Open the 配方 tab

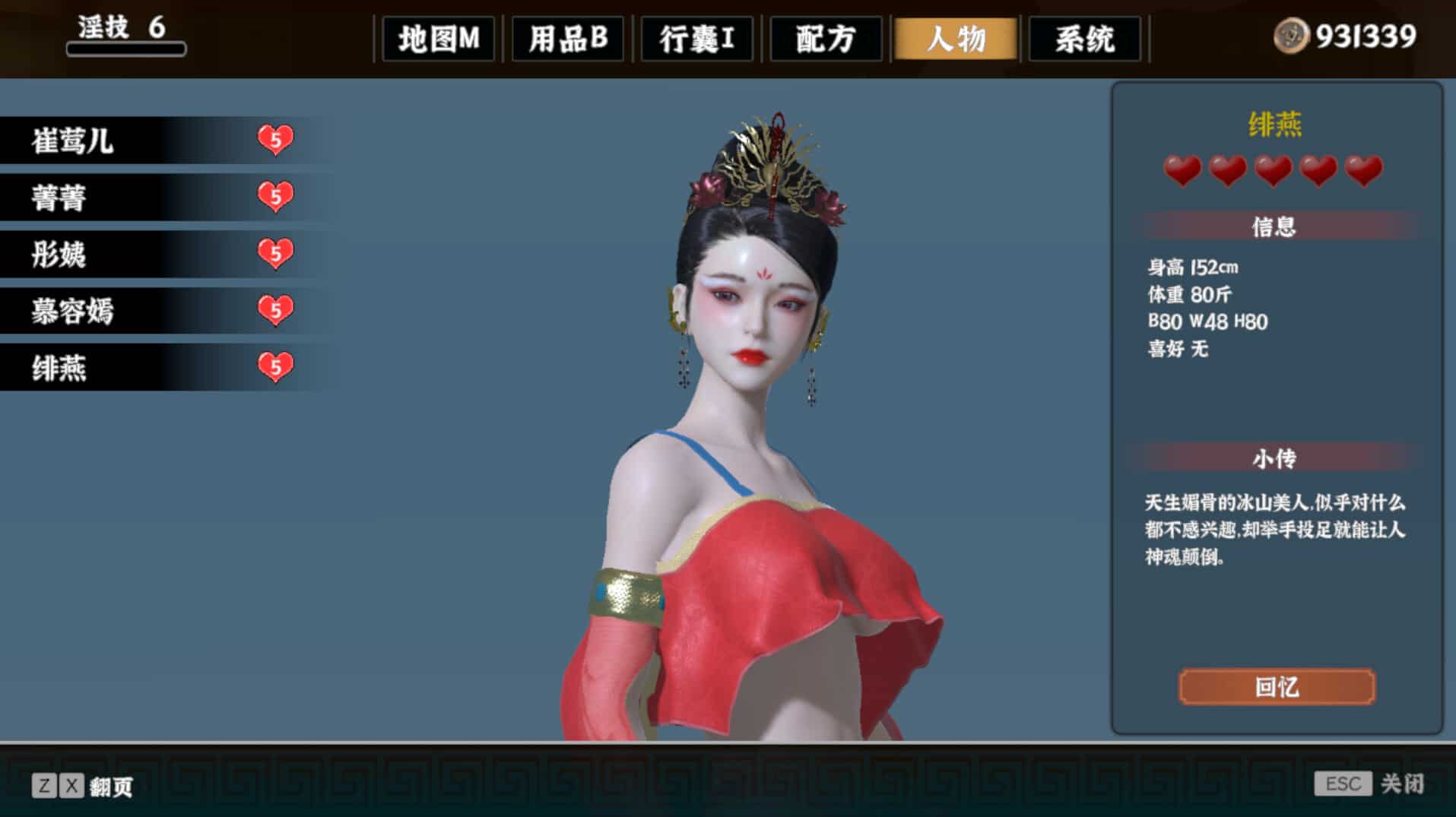tap(826, 40)
